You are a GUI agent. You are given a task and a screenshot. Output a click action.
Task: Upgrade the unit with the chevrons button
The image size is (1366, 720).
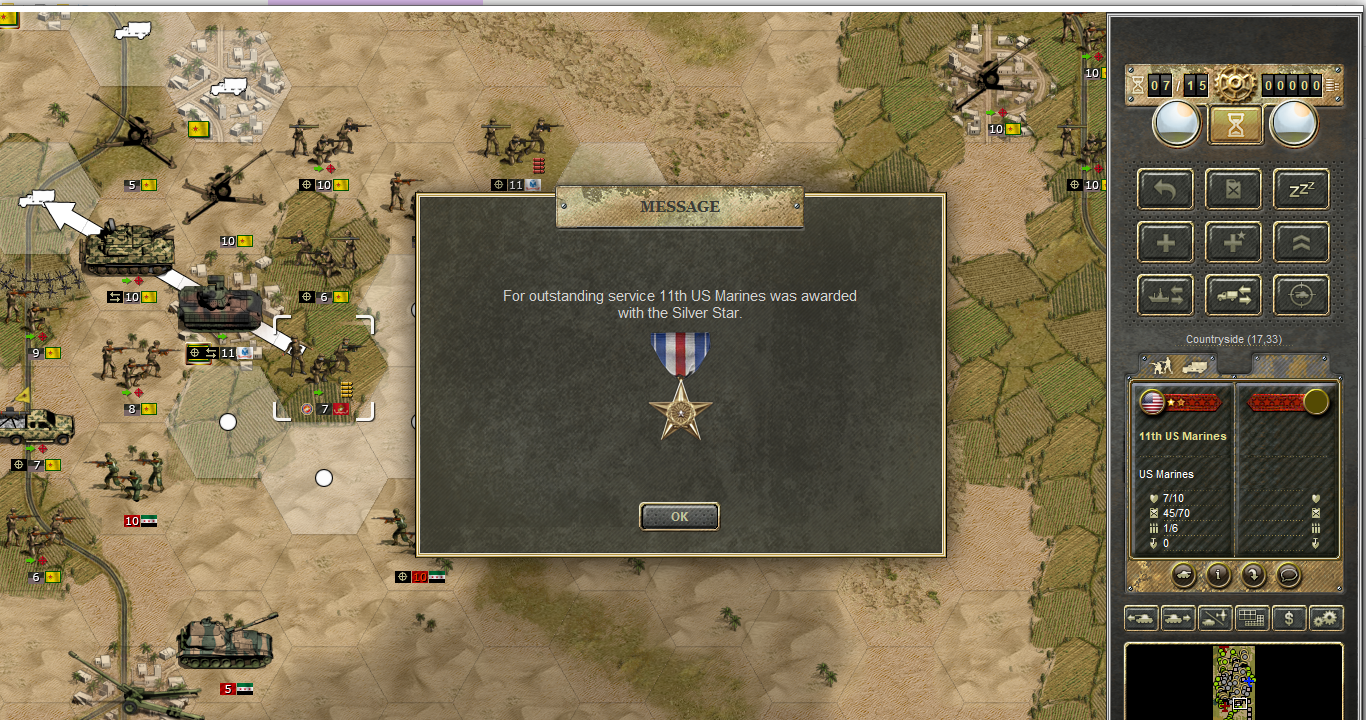tap(1301, 242)
